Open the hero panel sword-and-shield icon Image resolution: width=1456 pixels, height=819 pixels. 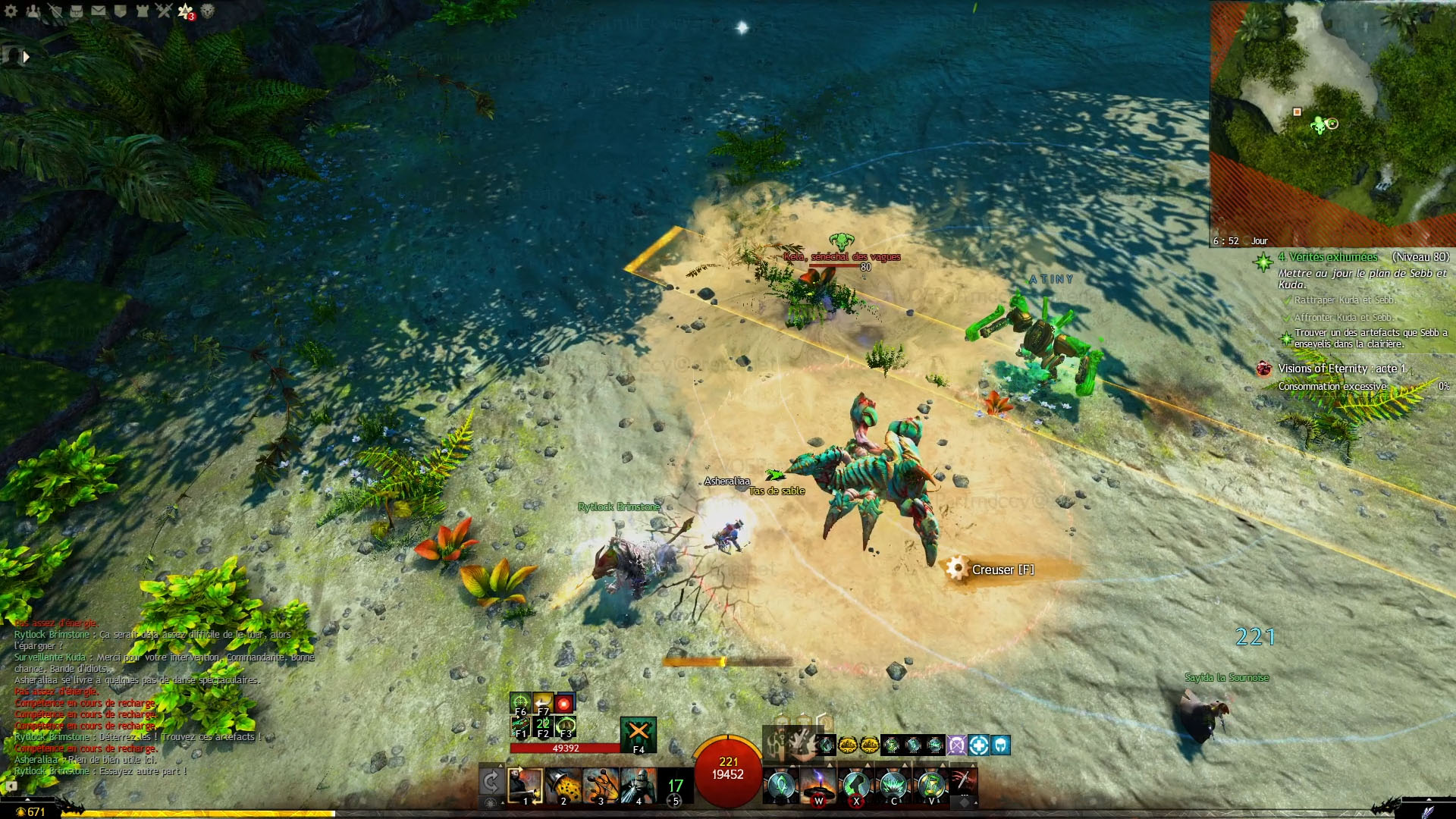[55, 11]
